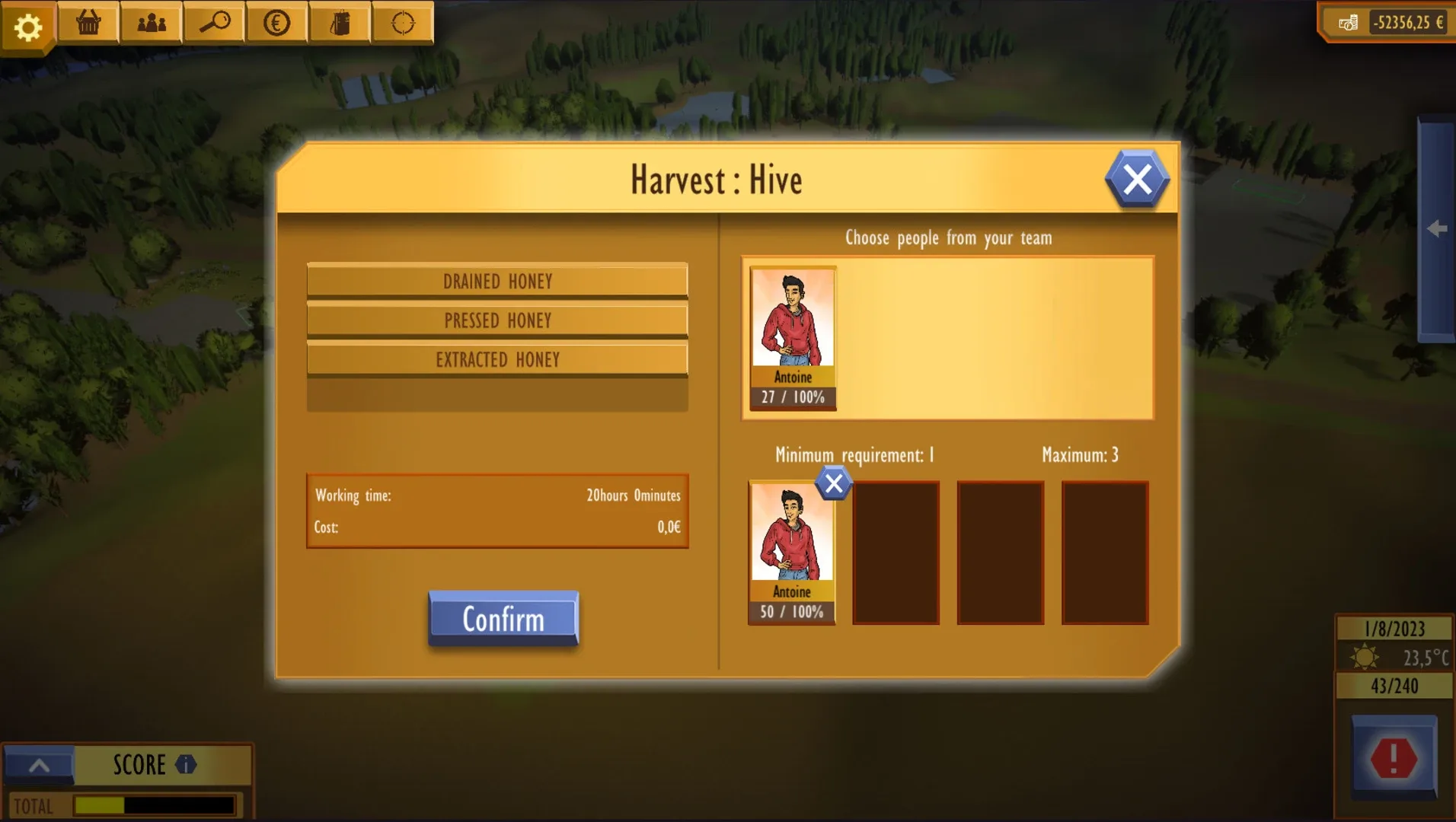
Task: Open the equipment inventory panel
Action: click(x=340, y=23)
